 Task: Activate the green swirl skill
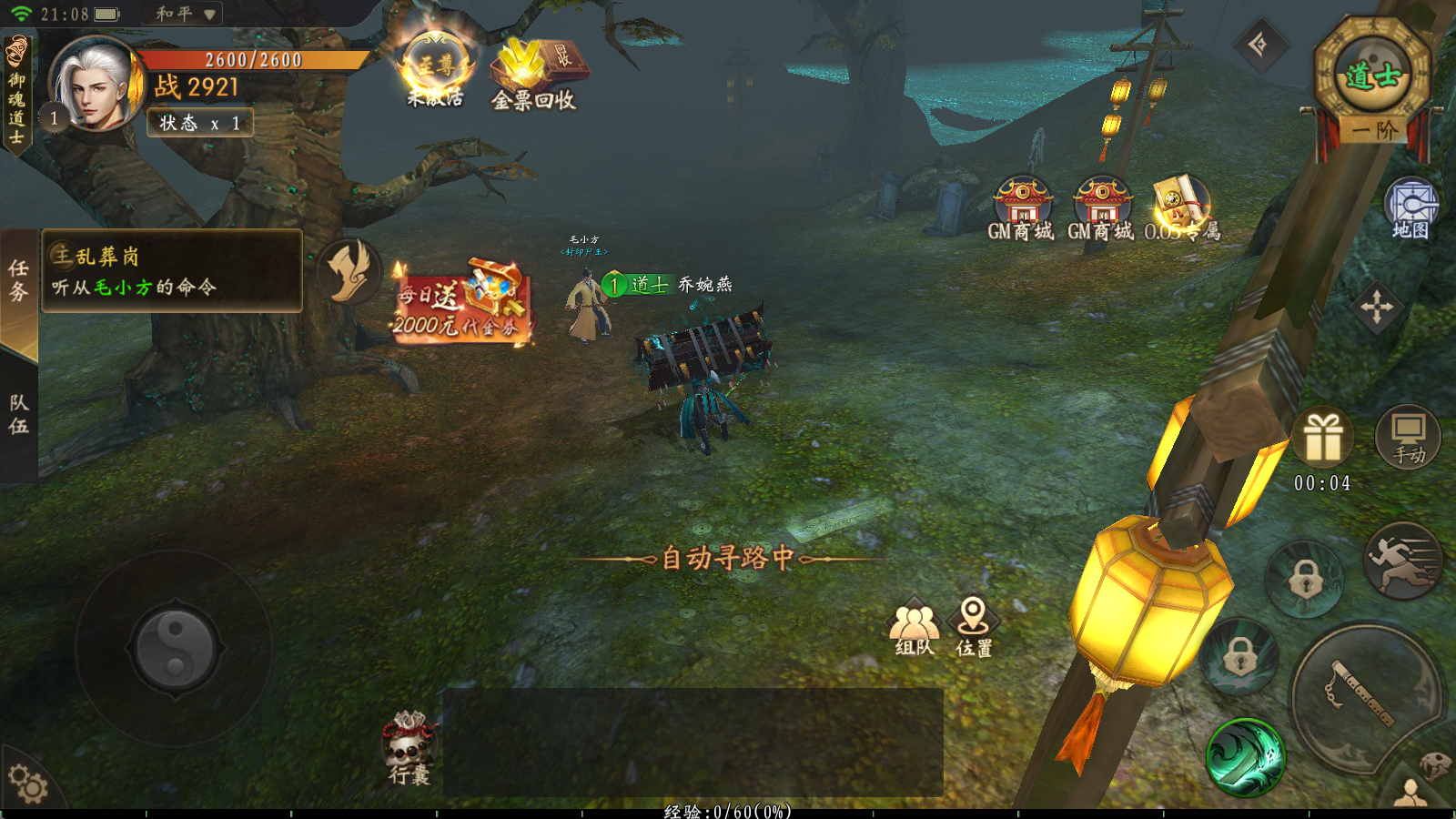click(x=1245, y=757)
